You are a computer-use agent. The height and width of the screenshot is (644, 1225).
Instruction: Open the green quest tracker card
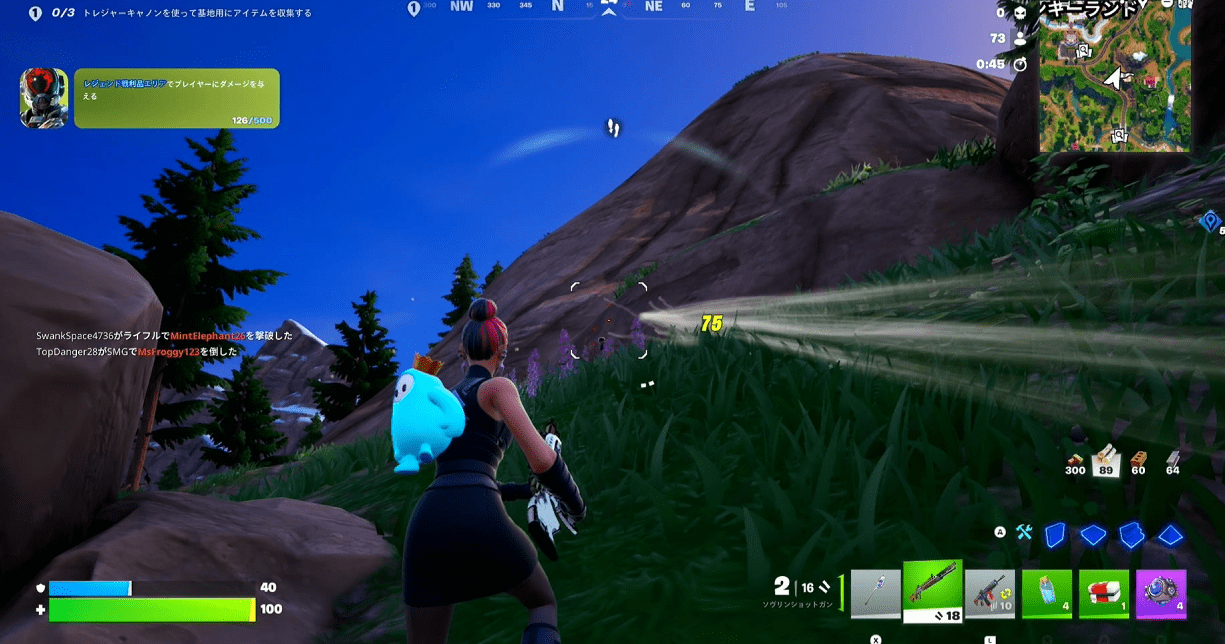(x=176, y=98)
